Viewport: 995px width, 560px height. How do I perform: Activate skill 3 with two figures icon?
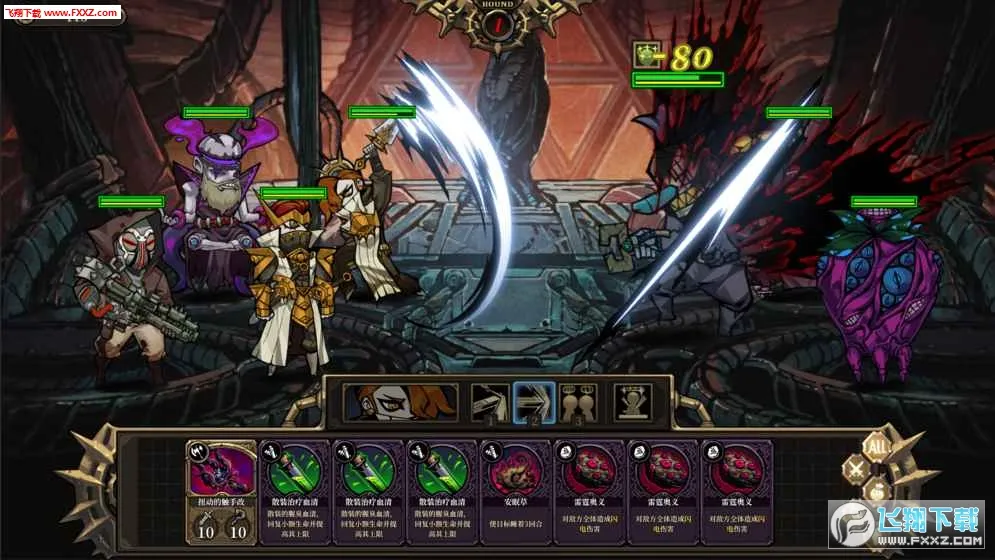577,402
